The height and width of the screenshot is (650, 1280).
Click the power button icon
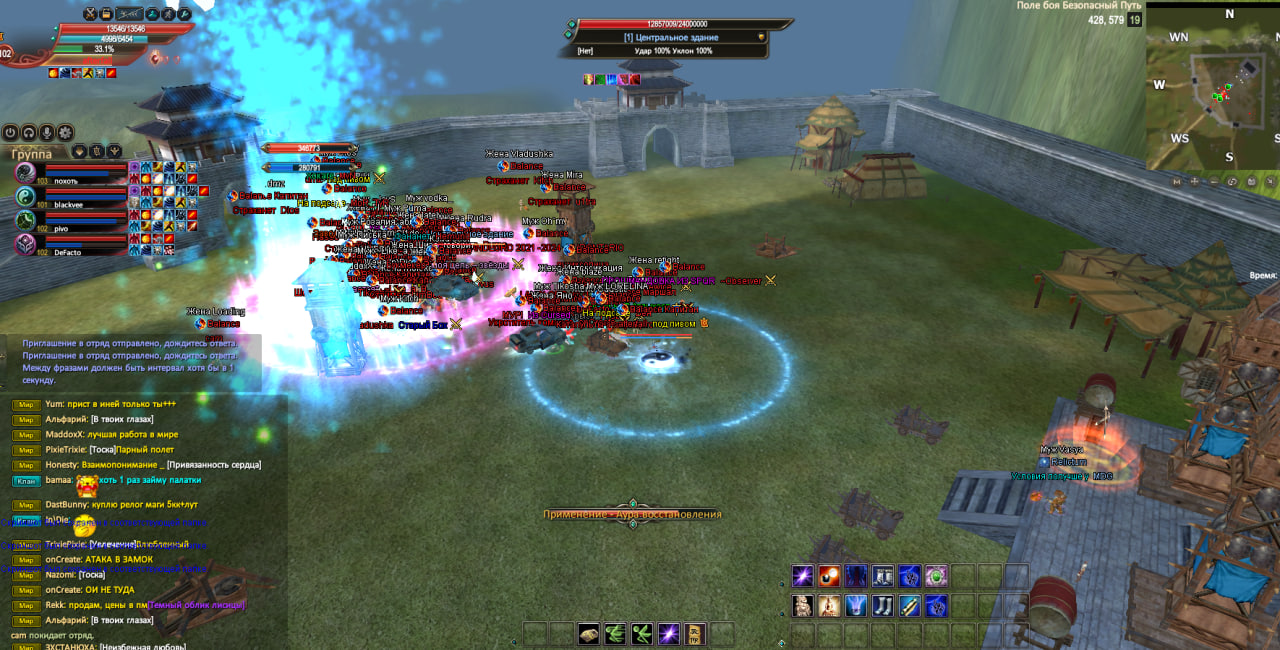11,132
